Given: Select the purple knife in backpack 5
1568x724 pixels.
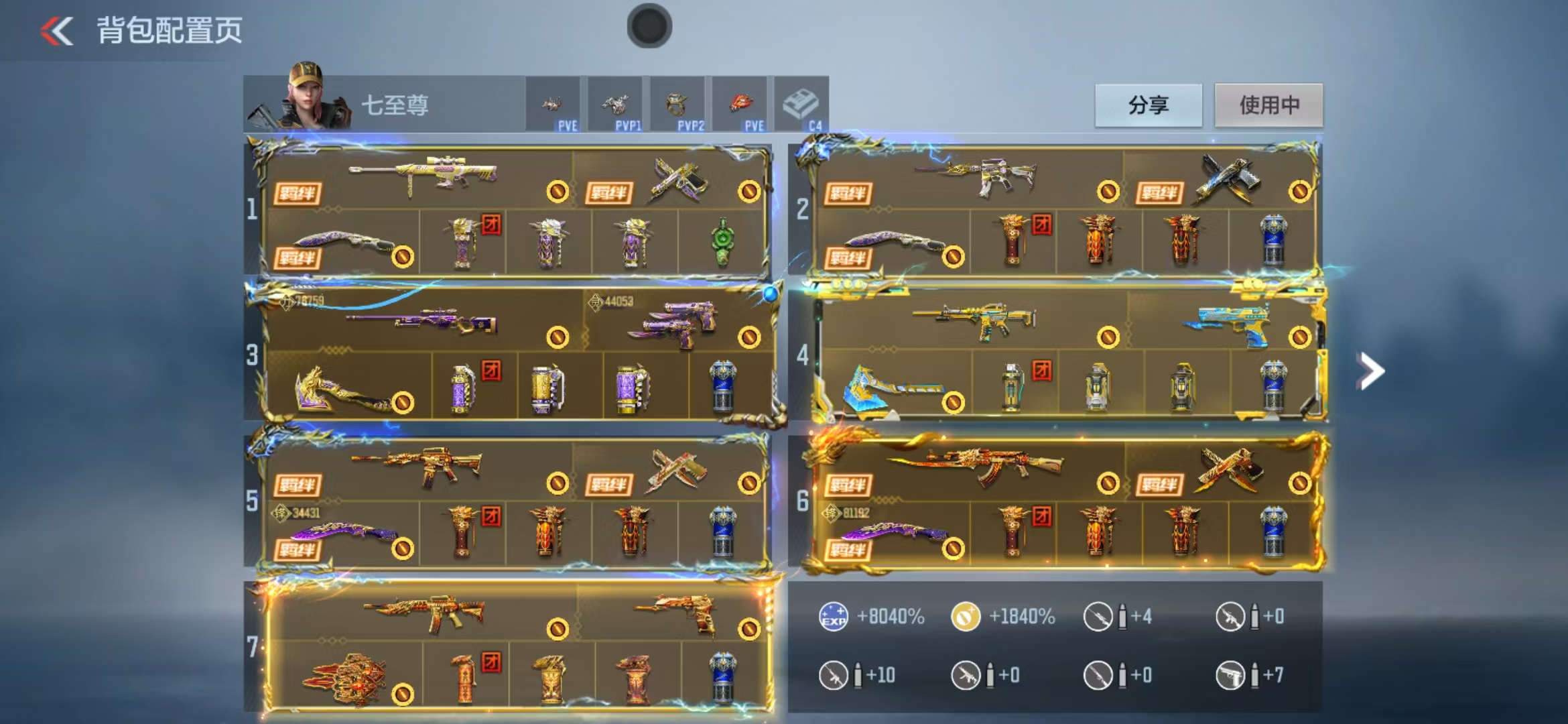Looking at the screenshot, I should 342,534.
